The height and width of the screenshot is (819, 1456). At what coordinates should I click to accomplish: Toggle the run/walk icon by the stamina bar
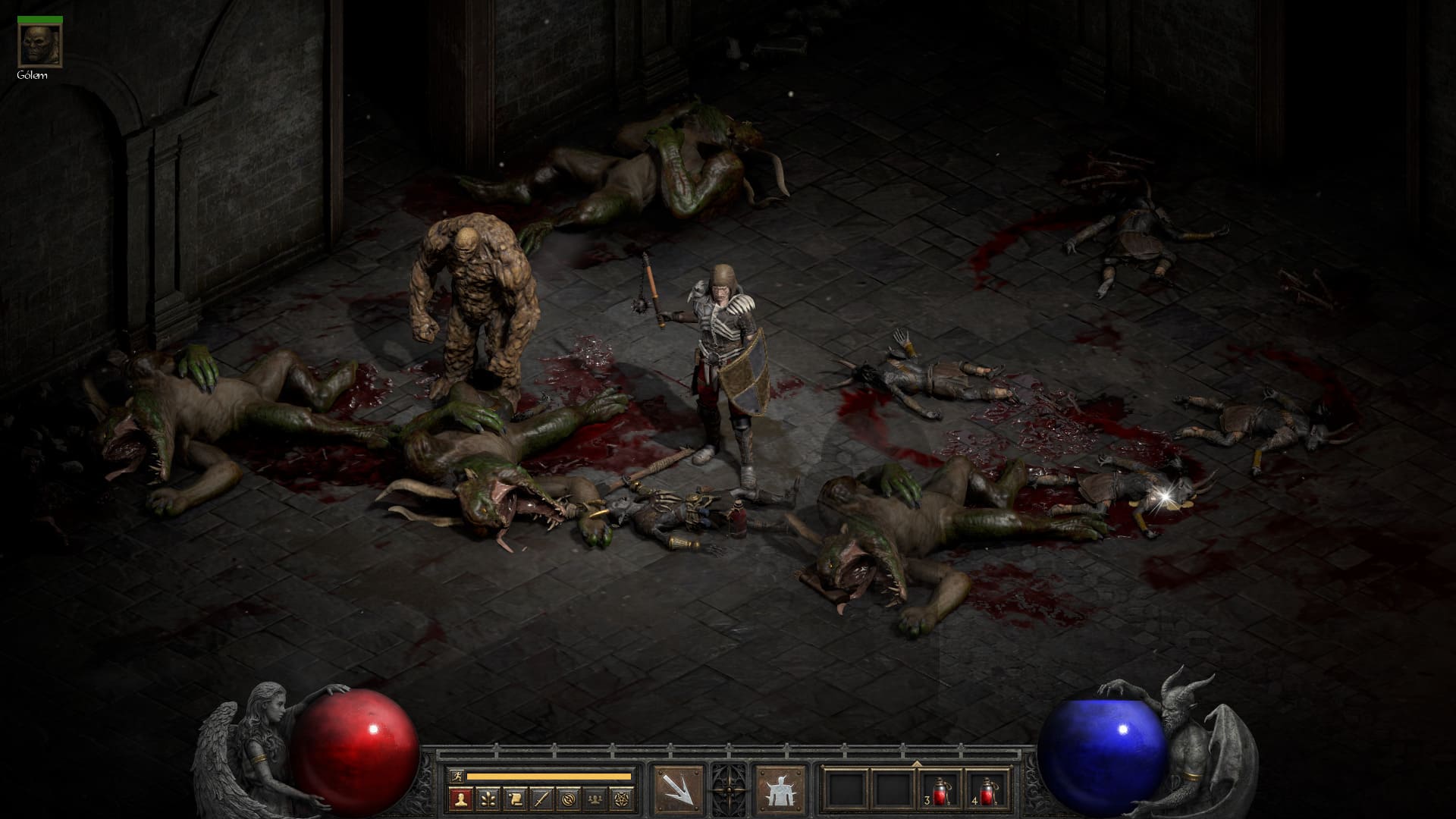pyautogui.click(x=456, y=776)
